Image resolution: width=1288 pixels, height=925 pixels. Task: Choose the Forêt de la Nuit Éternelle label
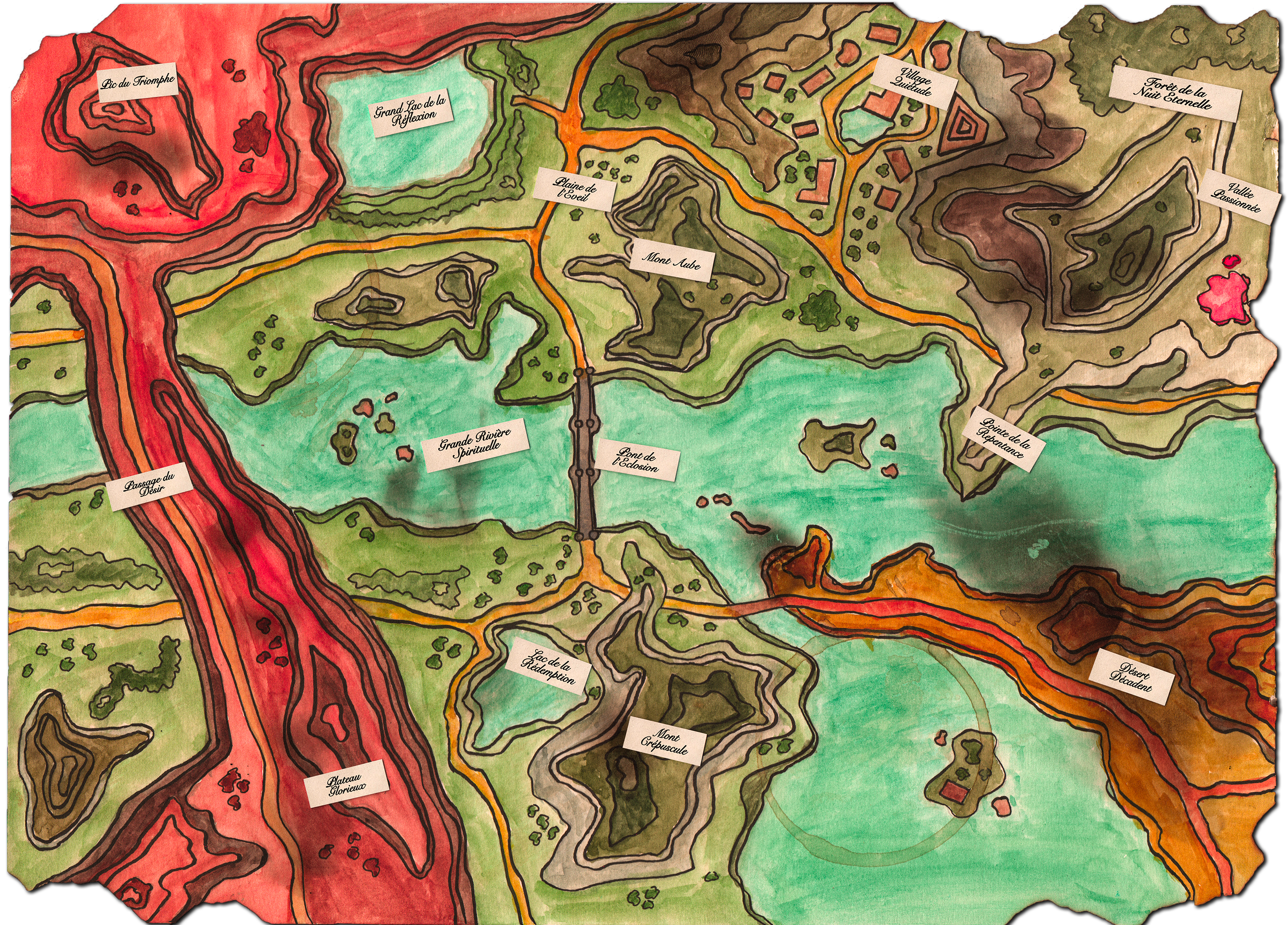coord(1173,94)
